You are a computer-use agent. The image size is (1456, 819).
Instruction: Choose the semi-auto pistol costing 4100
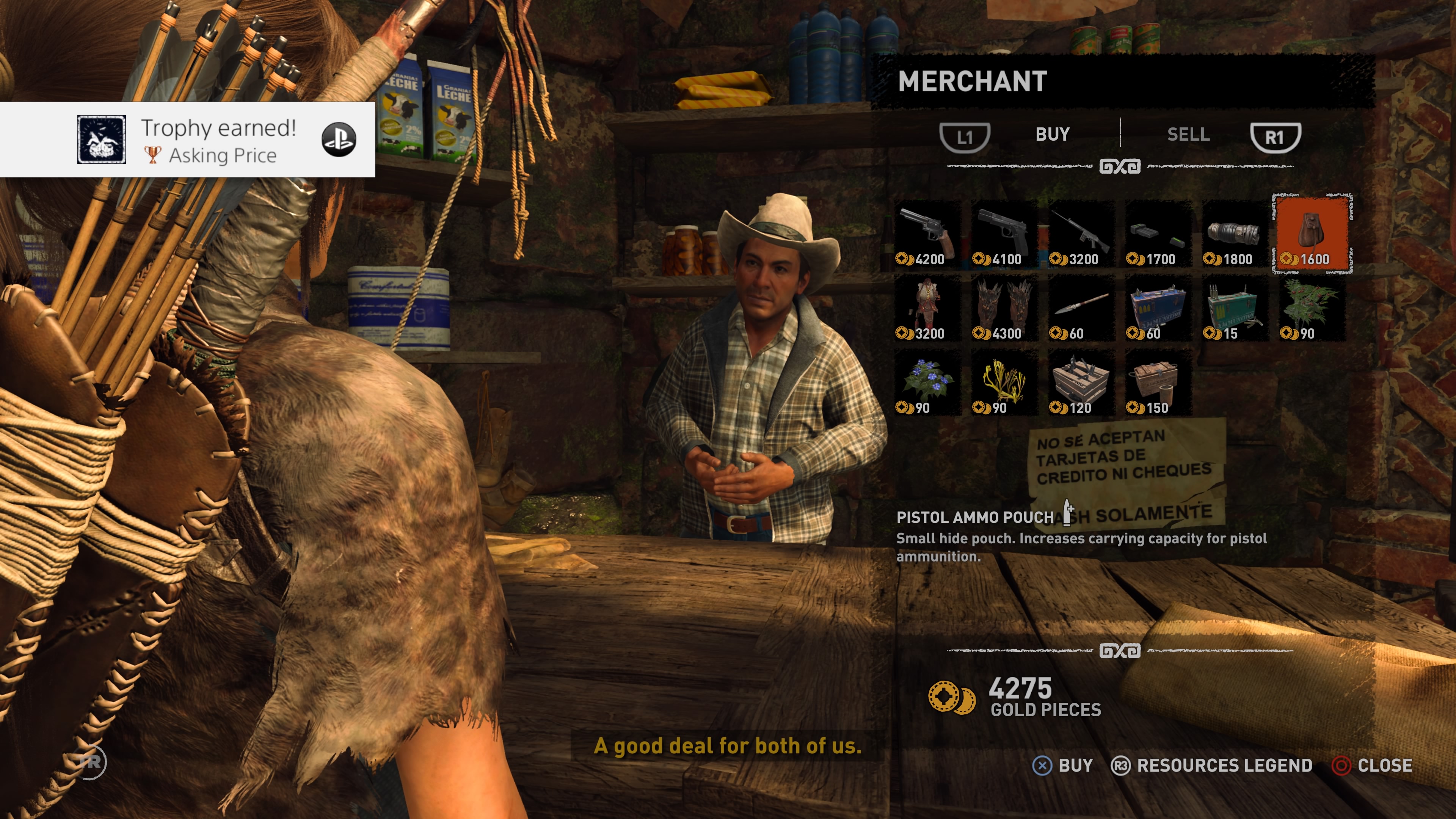(1004, 235)
